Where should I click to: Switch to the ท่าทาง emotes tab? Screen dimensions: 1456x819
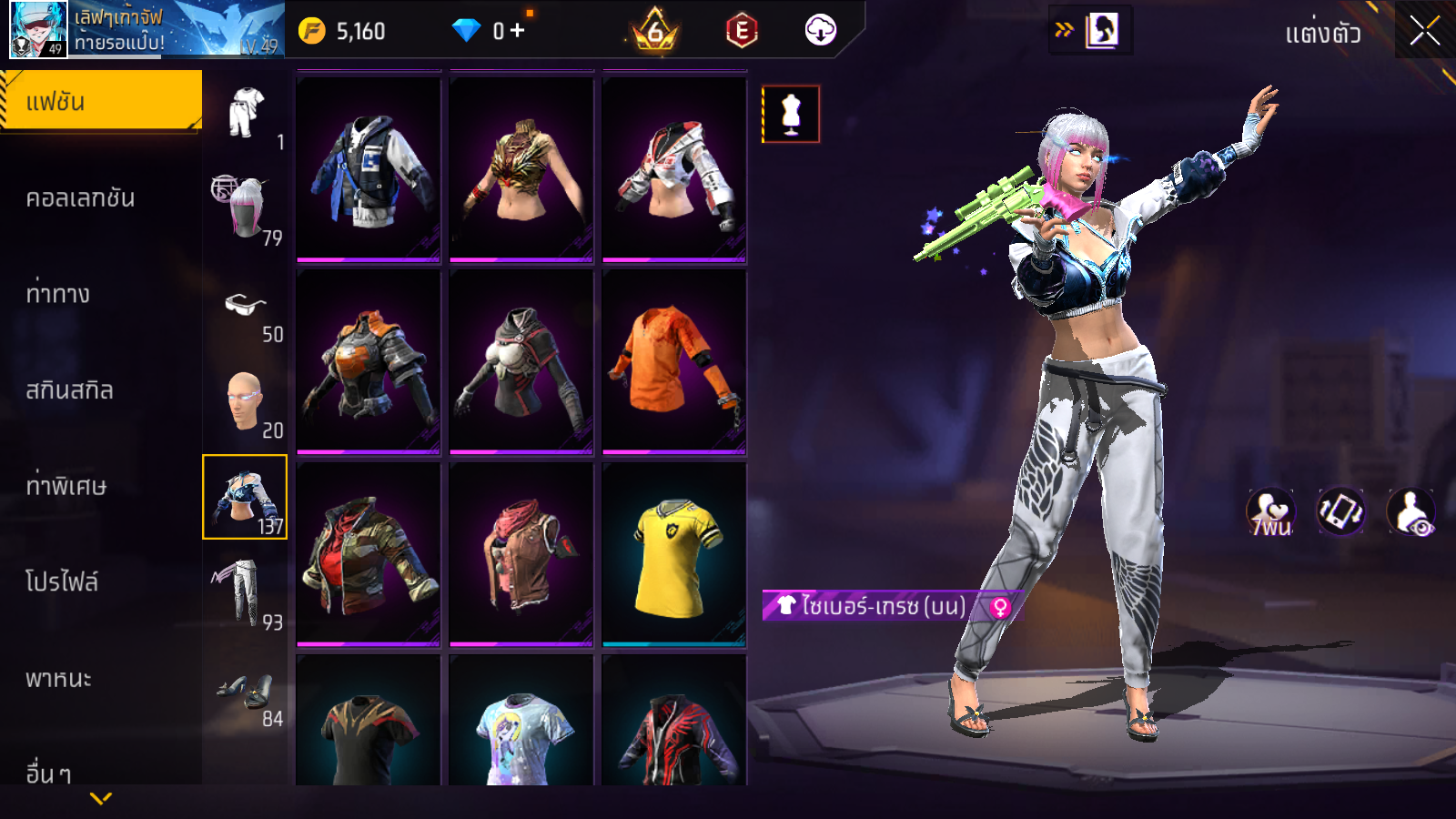[58, 294]
